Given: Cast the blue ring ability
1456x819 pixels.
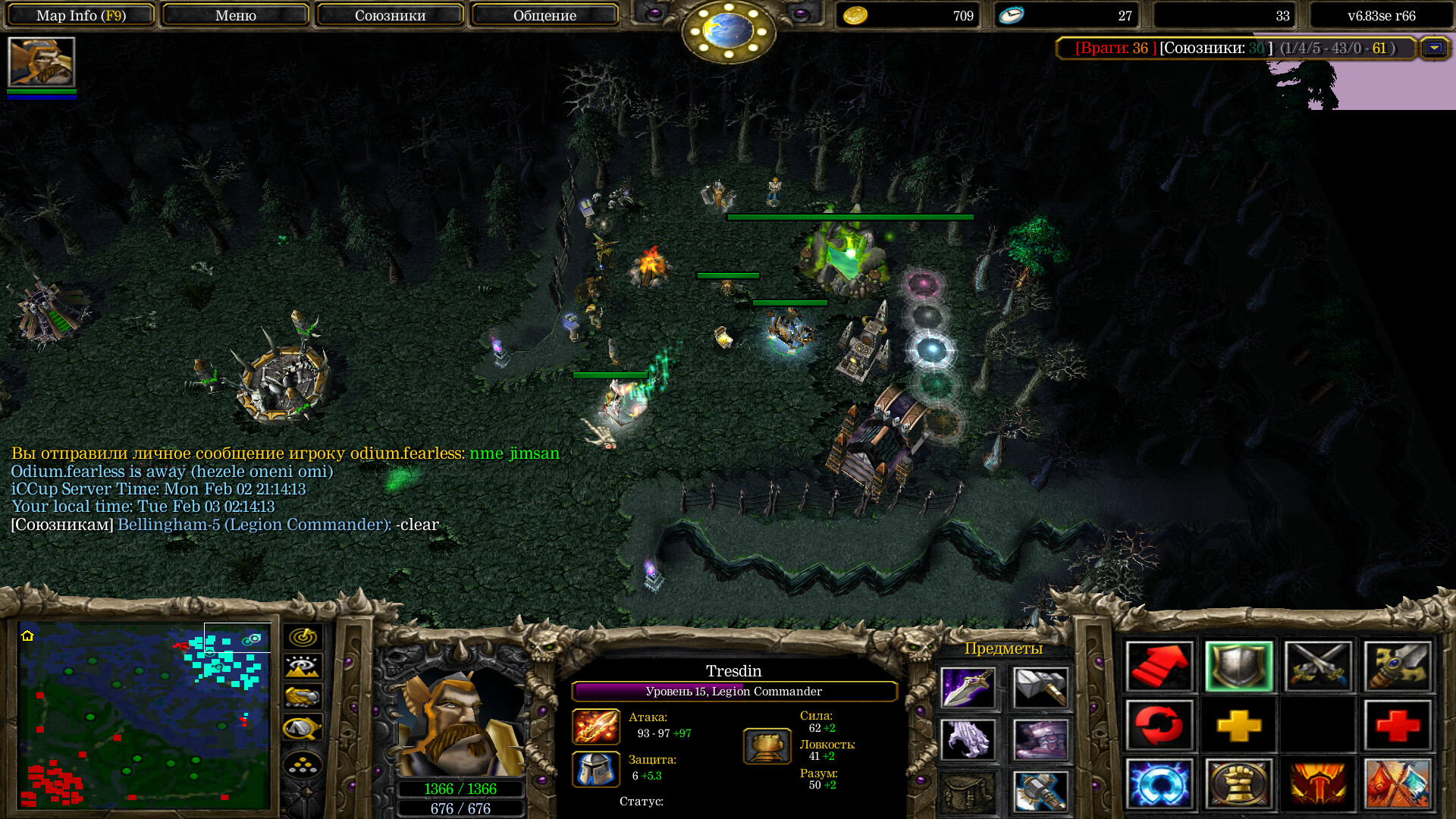Looking at the screenshot, I should click(x=1159, y=784).
